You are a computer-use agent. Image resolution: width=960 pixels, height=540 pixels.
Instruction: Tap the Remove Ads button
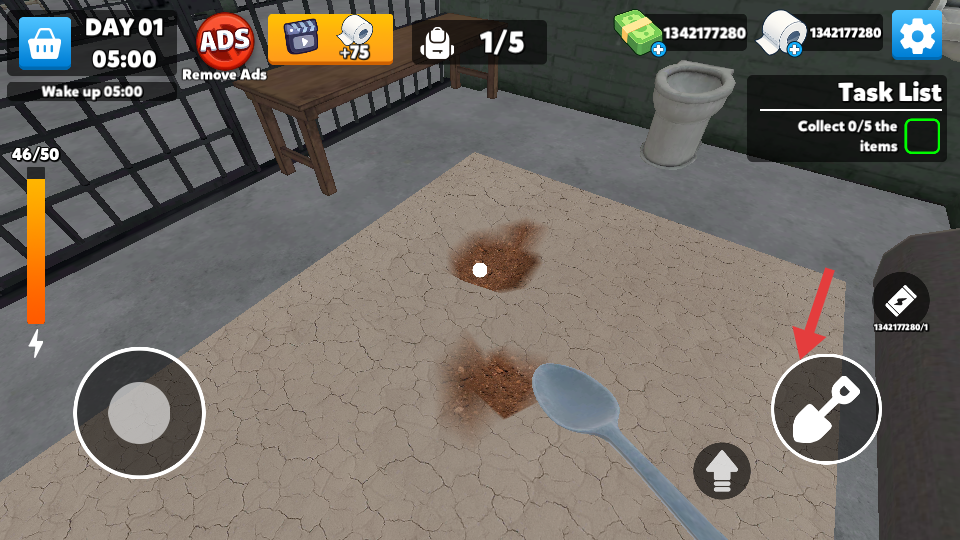click(x=224, y=46)
